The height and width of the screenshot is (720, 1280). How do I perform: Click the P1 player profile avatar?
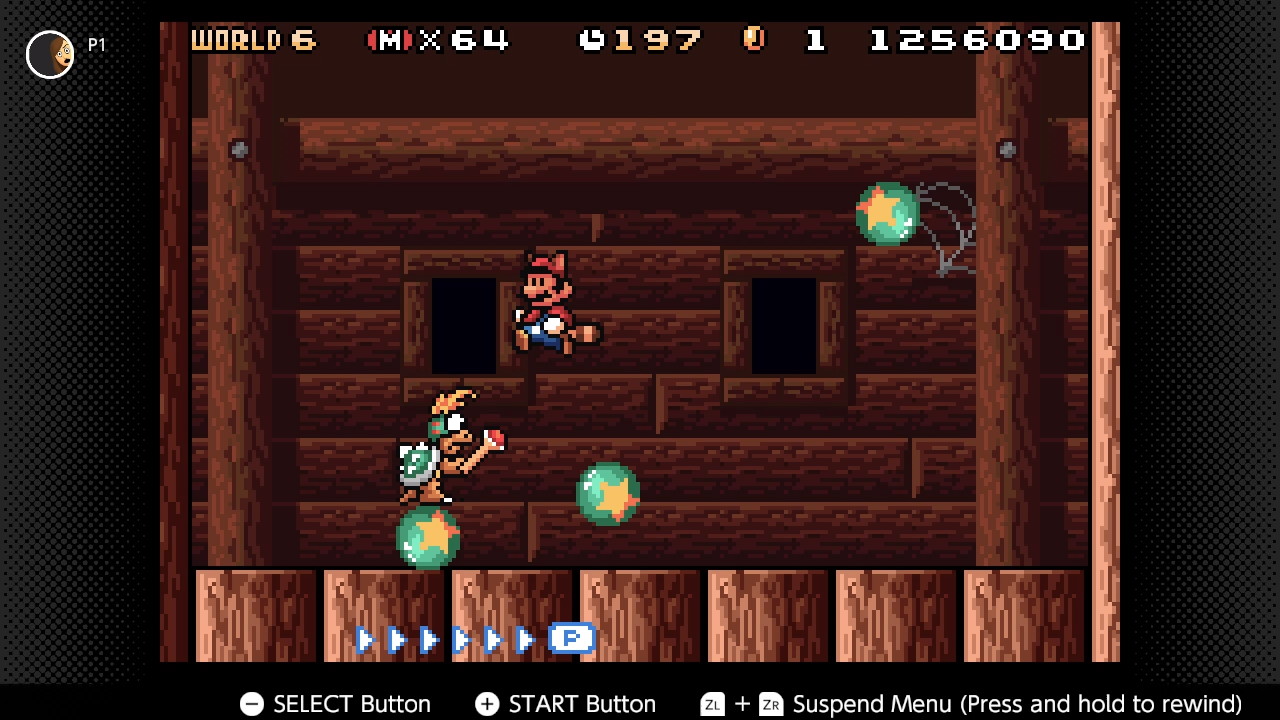(50, 54)
